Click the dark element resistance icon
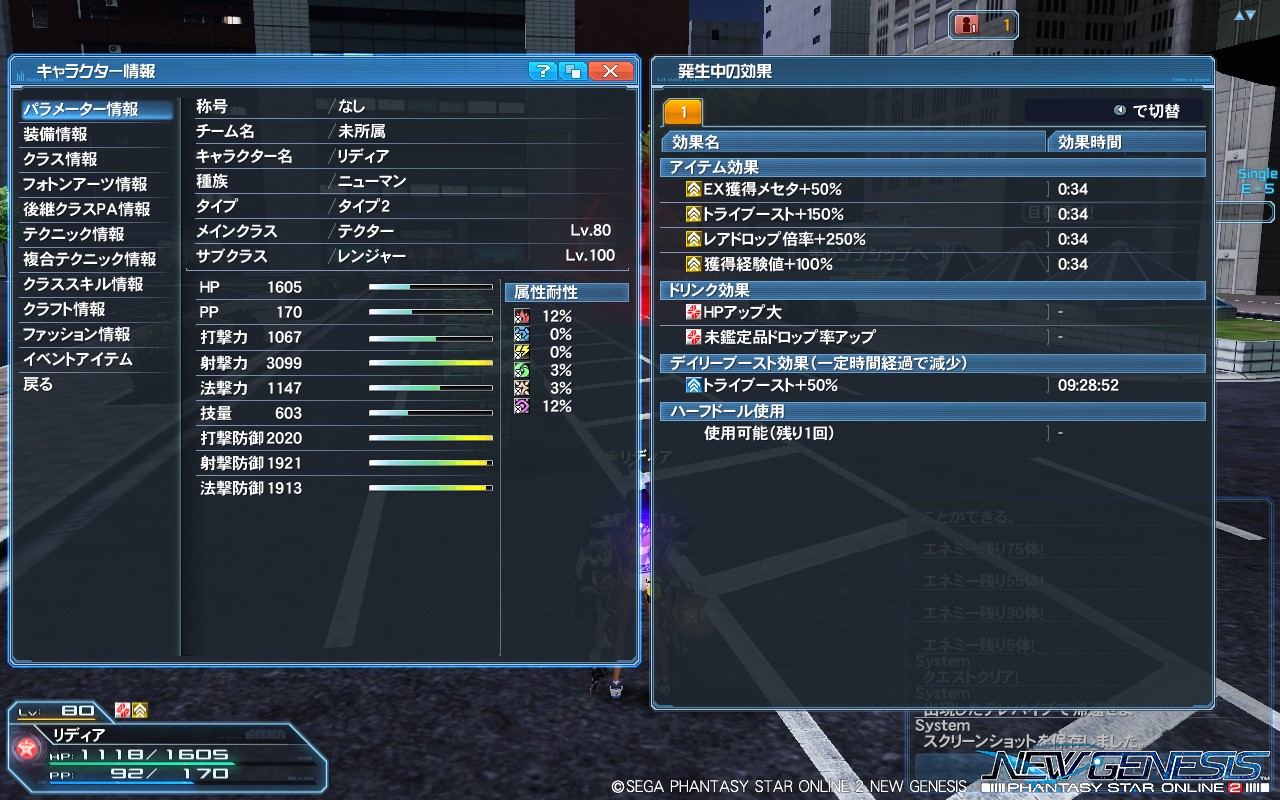 [519, 405]
